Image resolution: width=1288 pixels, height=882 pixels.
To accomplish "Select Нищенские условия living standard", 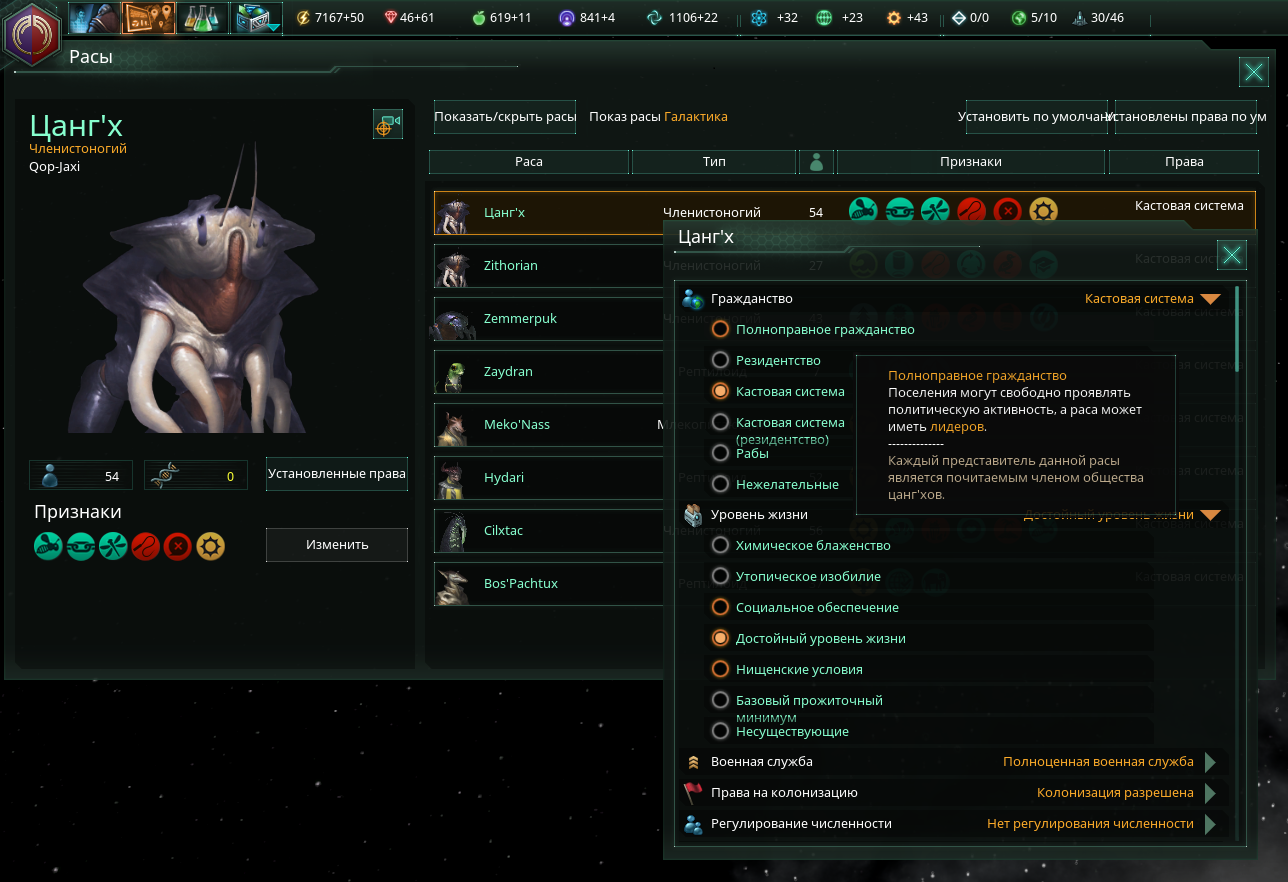I will click(x=720, y=669).
